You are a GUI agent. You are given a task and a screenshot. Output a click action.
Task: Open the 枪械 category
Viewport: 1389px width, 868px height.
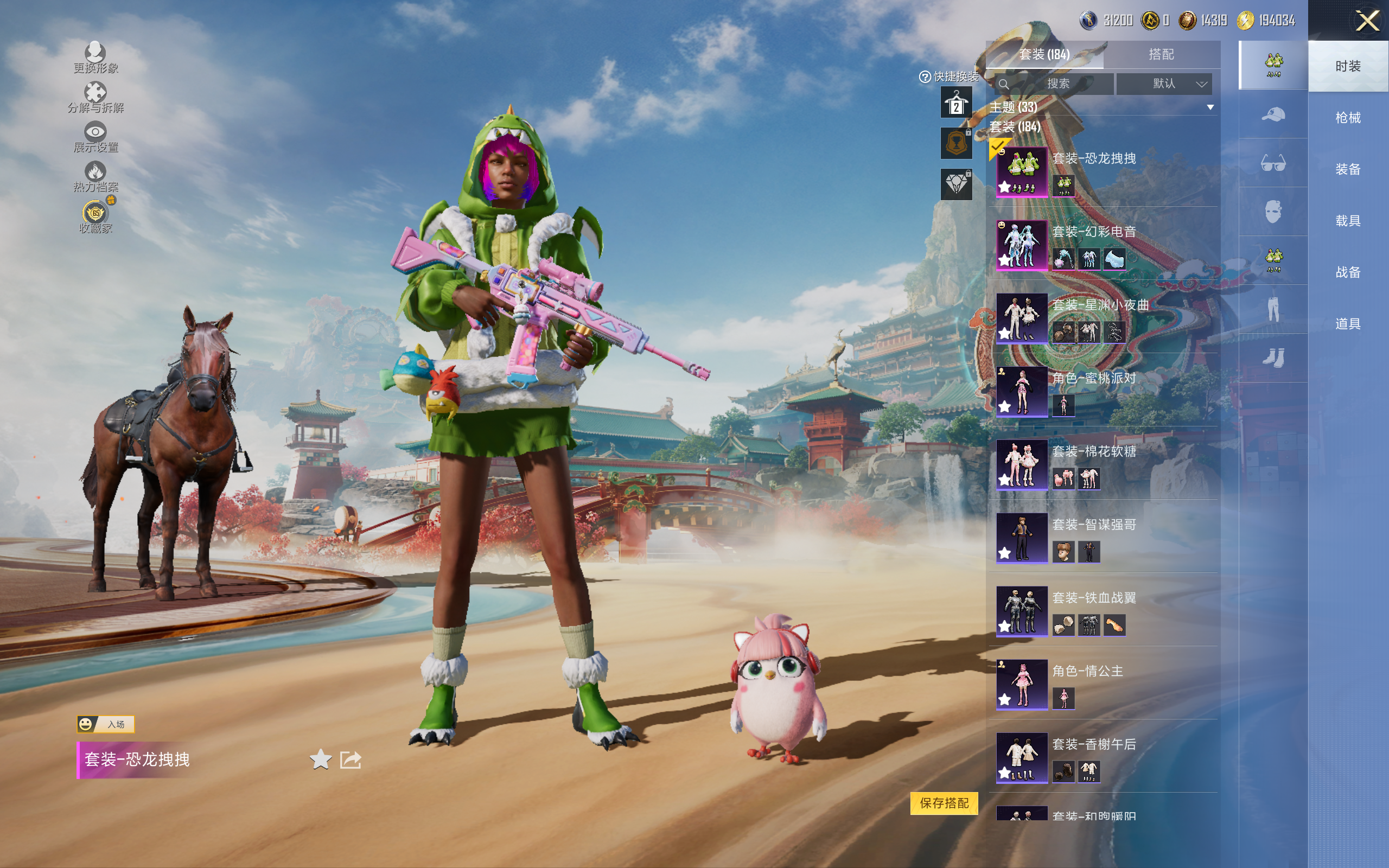pos(1348,118)
